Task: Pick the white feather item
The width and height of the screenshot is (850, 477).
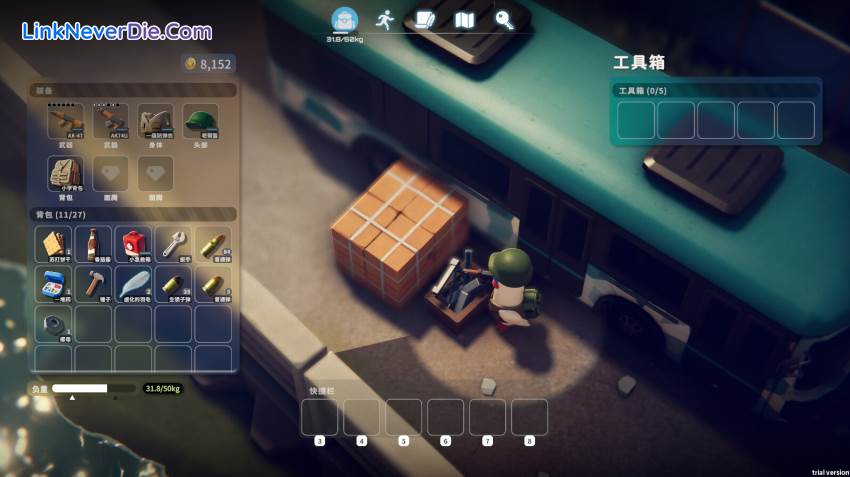Action: (x=133, y=284)
